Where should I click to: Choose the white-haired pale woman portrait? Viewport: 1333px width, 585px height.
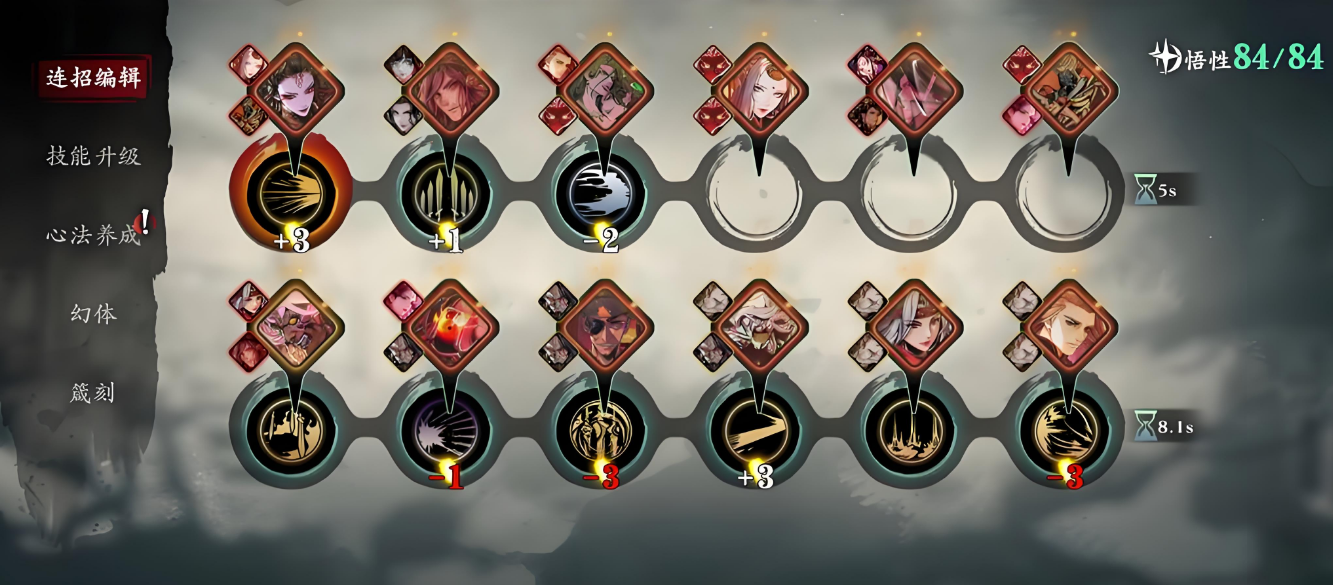tap(759, 90)
